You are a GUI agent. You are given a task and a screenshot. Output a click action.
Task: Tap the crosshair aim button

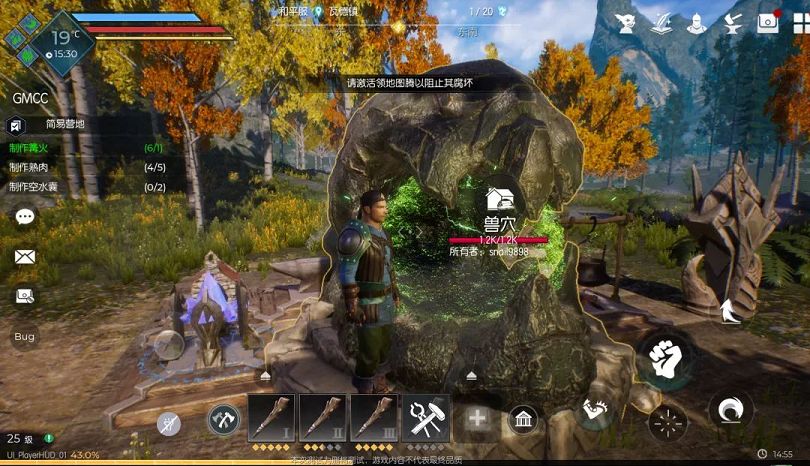coord(668,421)
